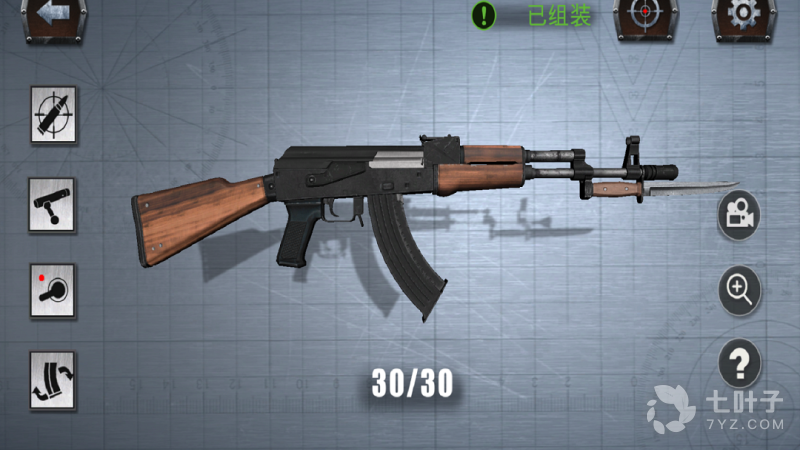Choose the gun bolt action icon

(x=53, y=204)
